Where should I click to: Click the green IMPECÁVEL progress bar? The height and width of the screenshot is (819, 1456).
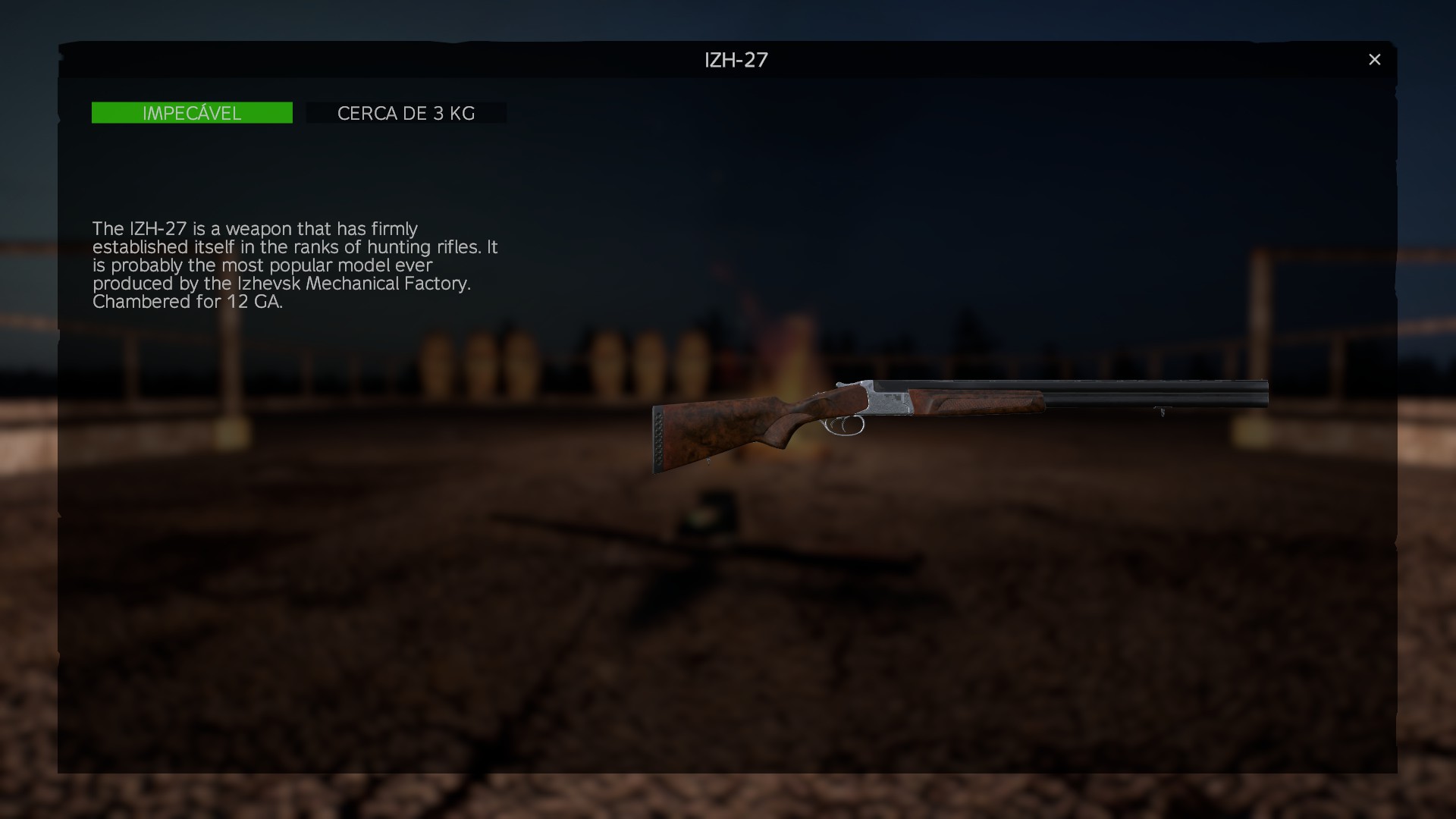192,112
